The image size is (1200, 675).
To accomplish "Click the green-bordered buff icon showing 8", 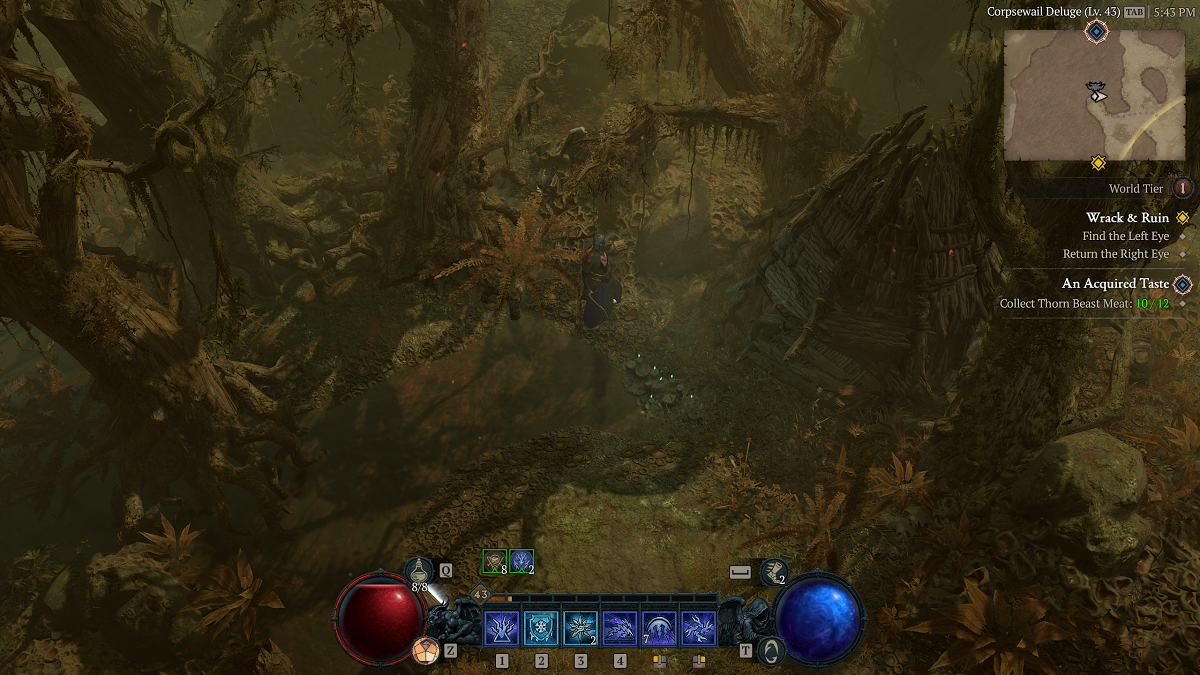I will (495, 562).
